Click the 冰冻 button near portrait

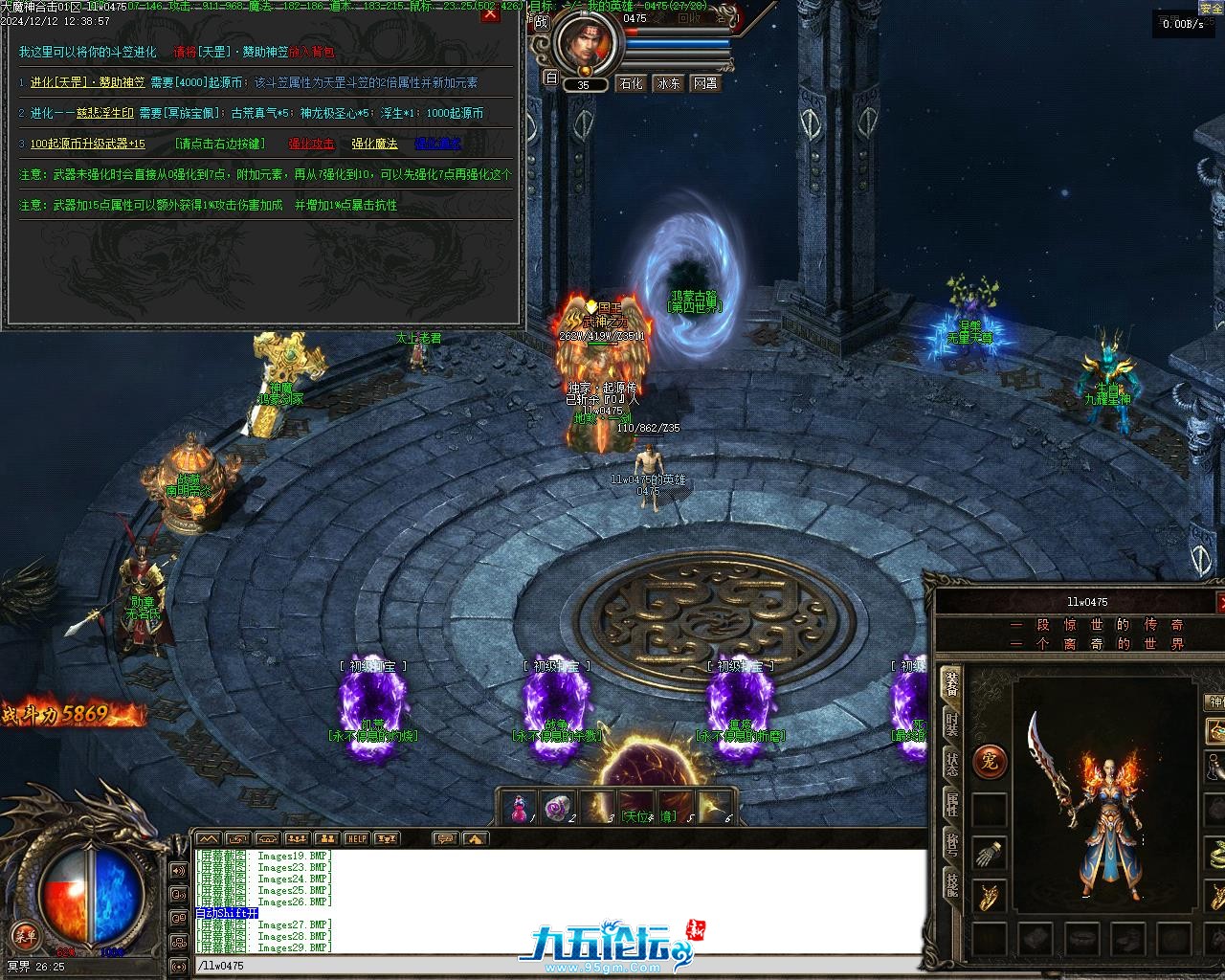(668, 83)
